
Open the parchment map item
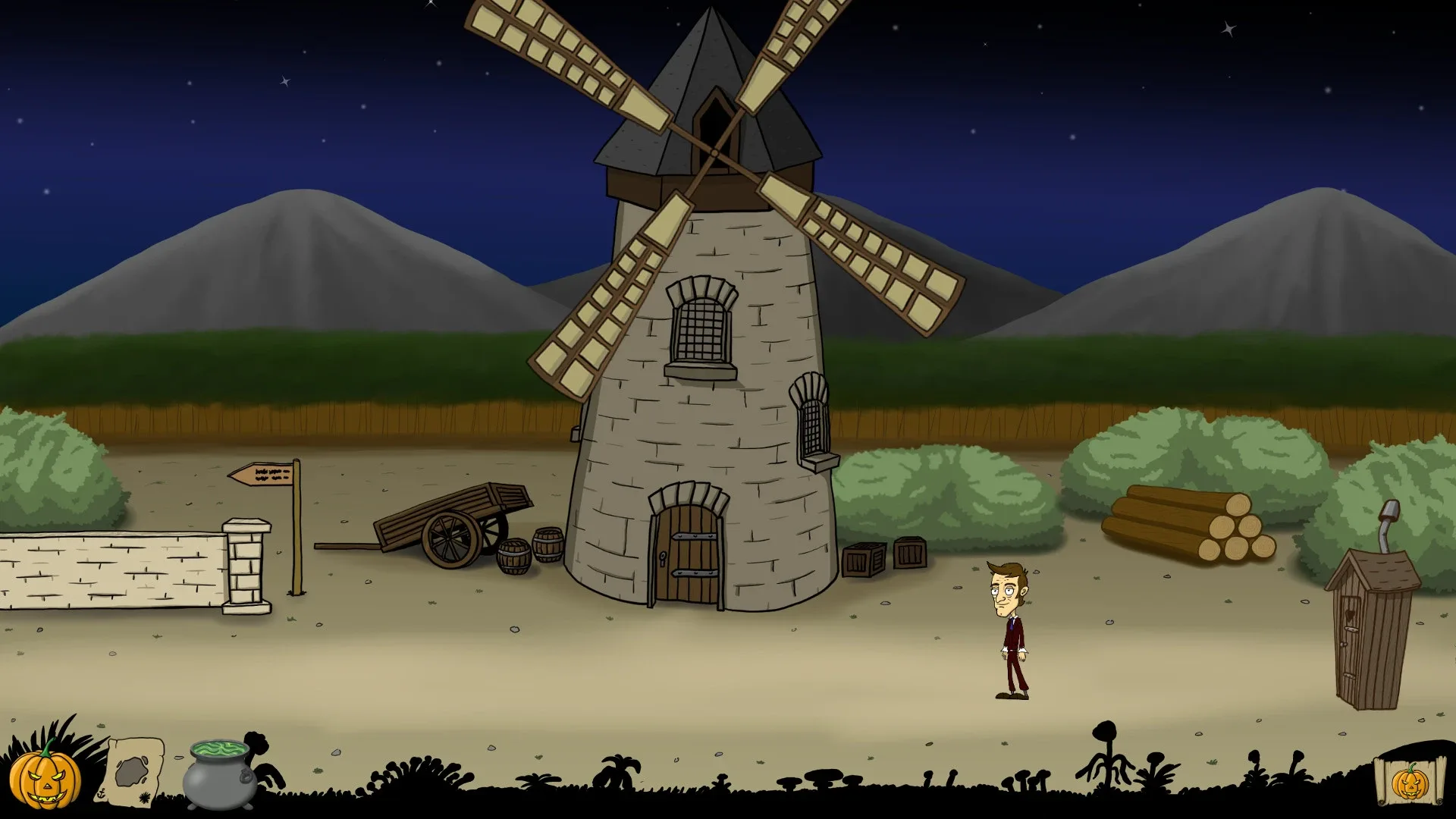134,771
